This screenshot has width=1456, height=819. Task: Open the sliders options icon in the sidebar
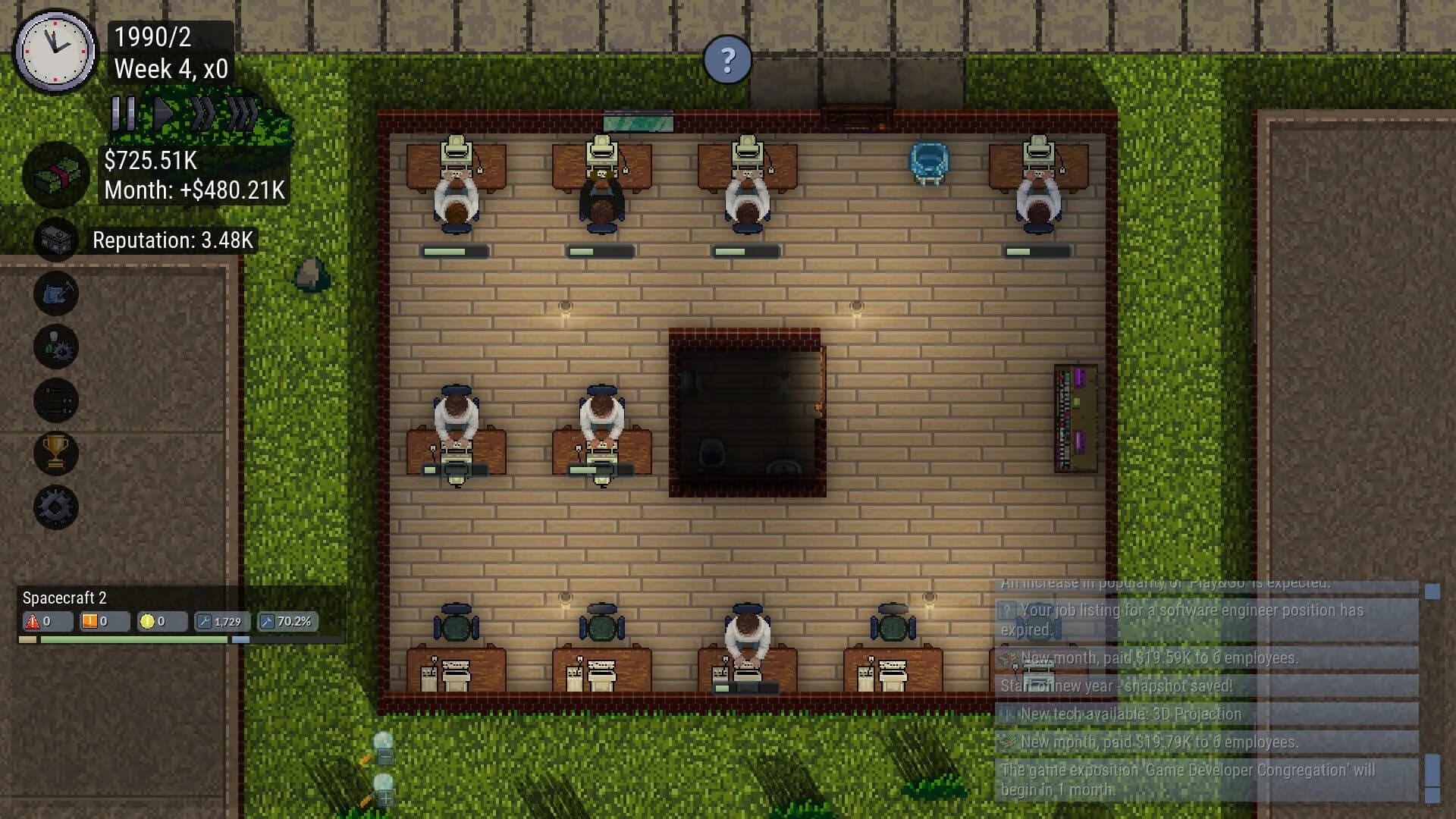(55, 400)
